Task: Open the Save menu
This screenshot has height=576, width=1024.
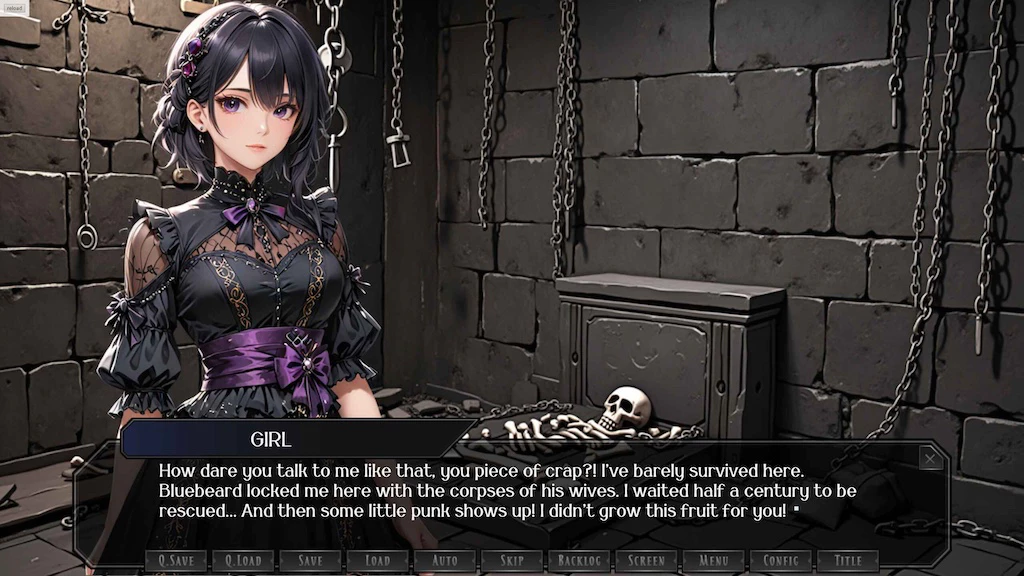Action: [310, 560]
